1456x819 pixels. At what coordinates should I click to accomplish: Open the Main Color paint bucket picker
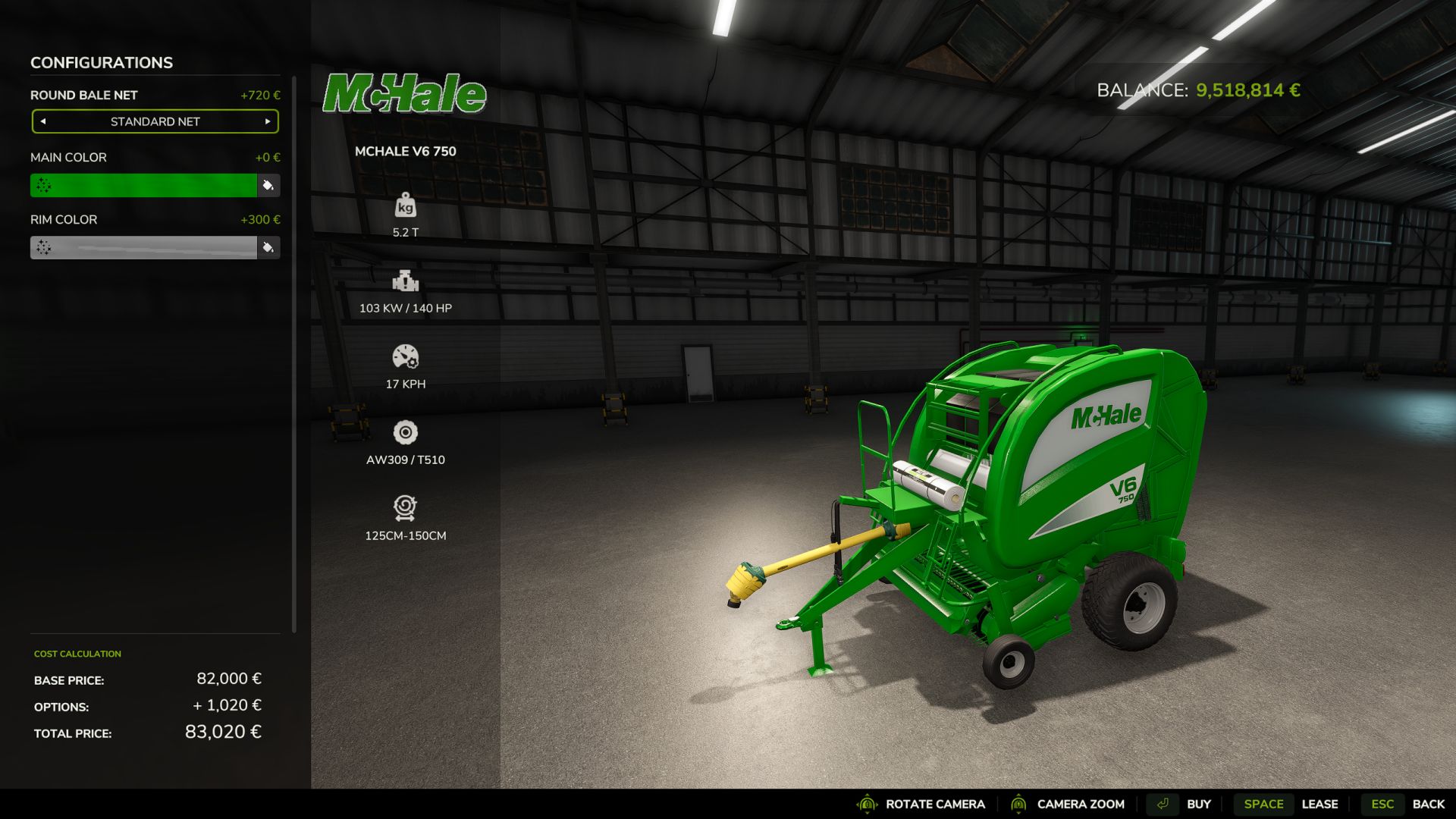tap(268, 185)
